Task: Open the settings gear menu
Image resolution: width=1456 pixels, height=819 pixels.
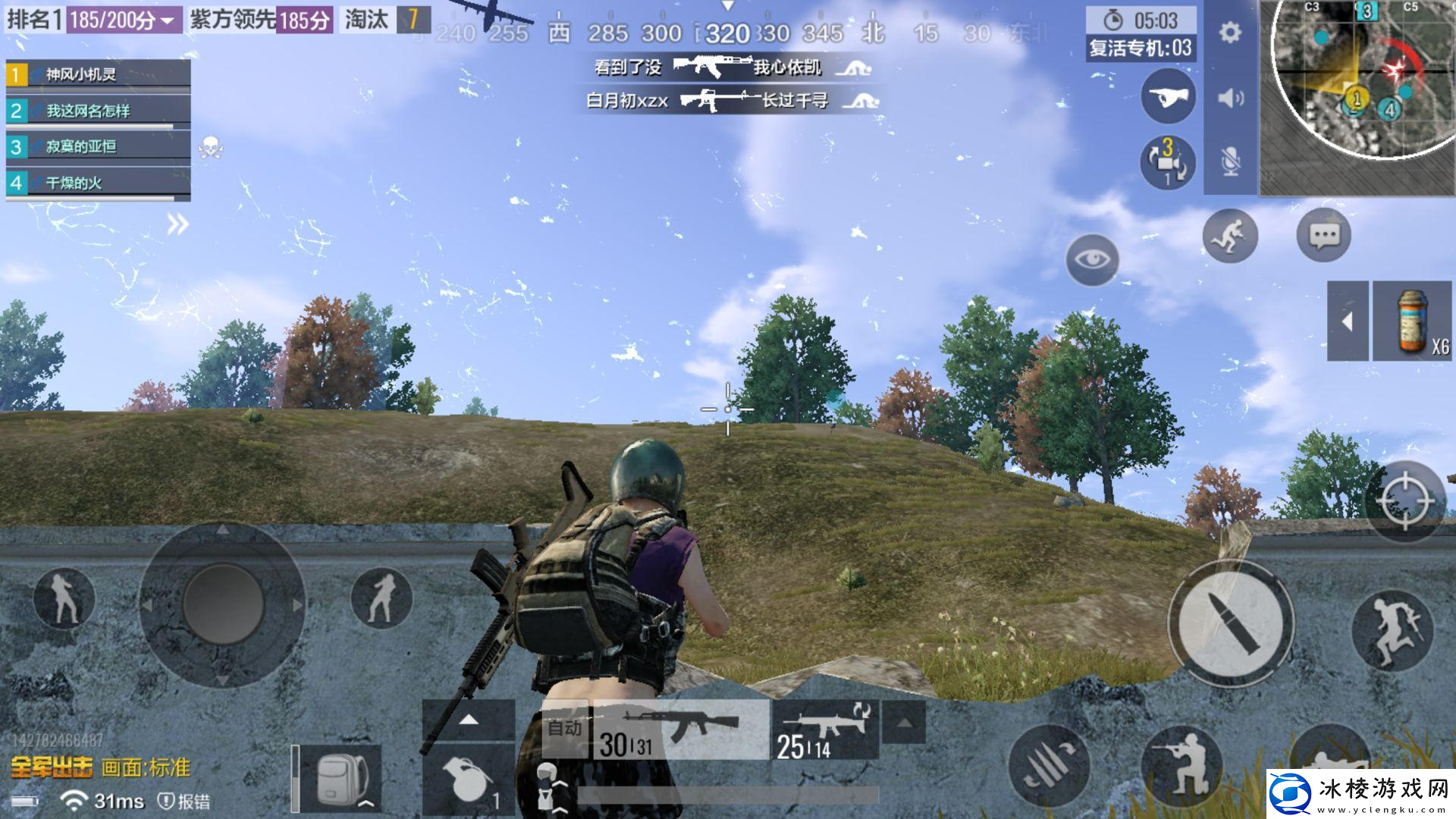Action: coord(1230,33)
